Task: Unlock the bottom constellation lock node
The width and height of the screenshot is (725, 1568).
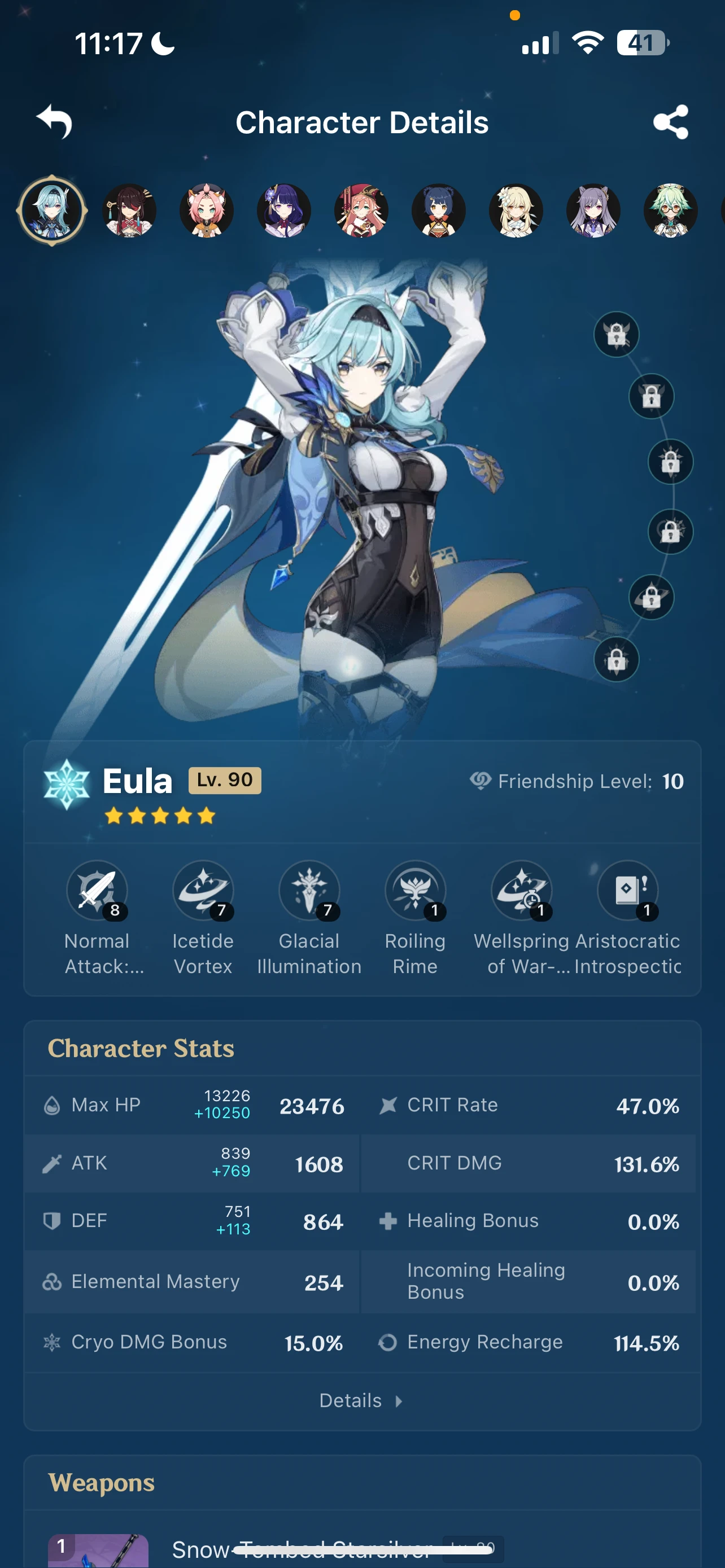Action: [x=616, y=660]
